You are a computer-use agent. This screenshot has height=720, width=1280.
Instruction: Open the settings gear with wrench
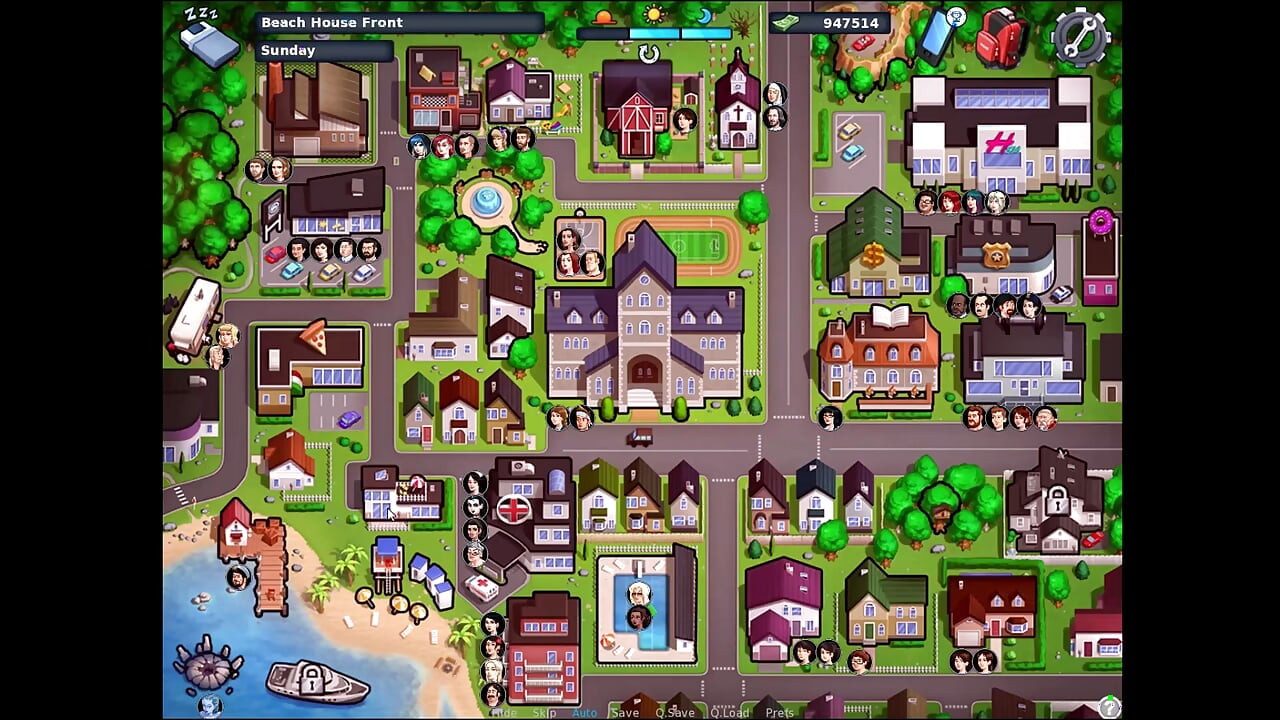[1081, 38]
